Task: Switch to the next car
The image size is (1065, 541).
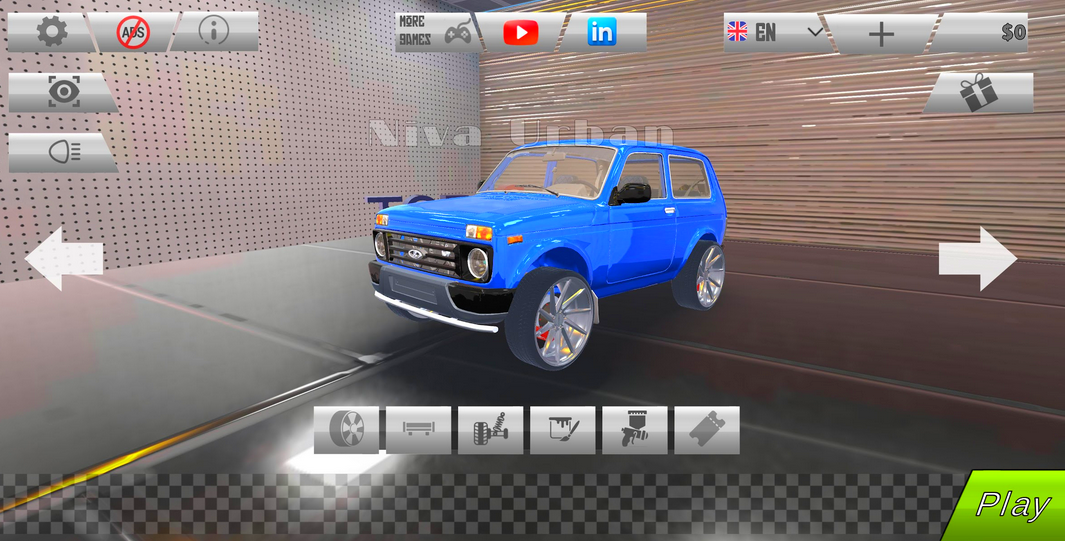Action: pos(977,258)
